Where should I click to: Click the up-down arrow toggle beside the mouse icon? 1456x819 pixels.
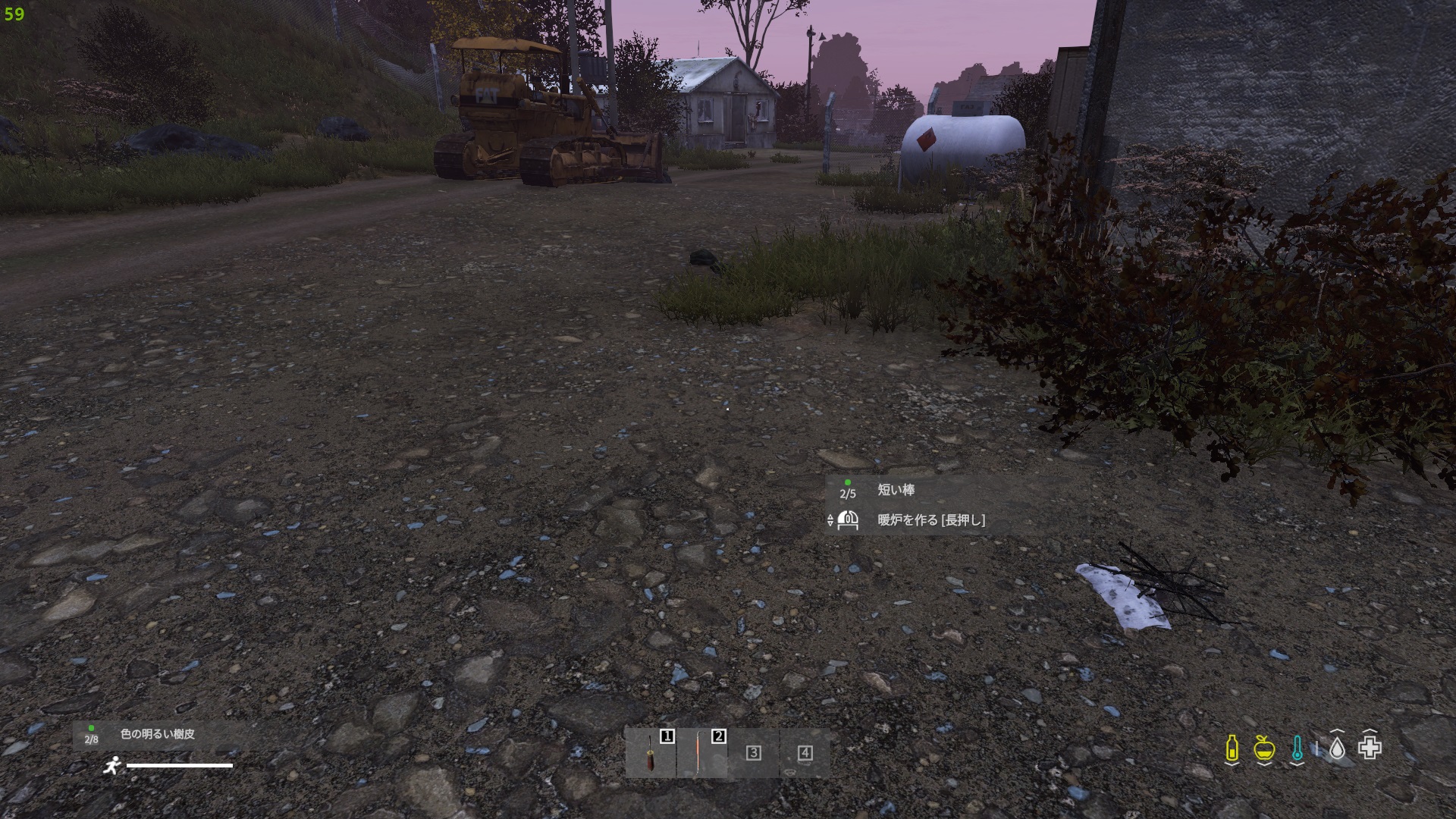click(829, 520)
